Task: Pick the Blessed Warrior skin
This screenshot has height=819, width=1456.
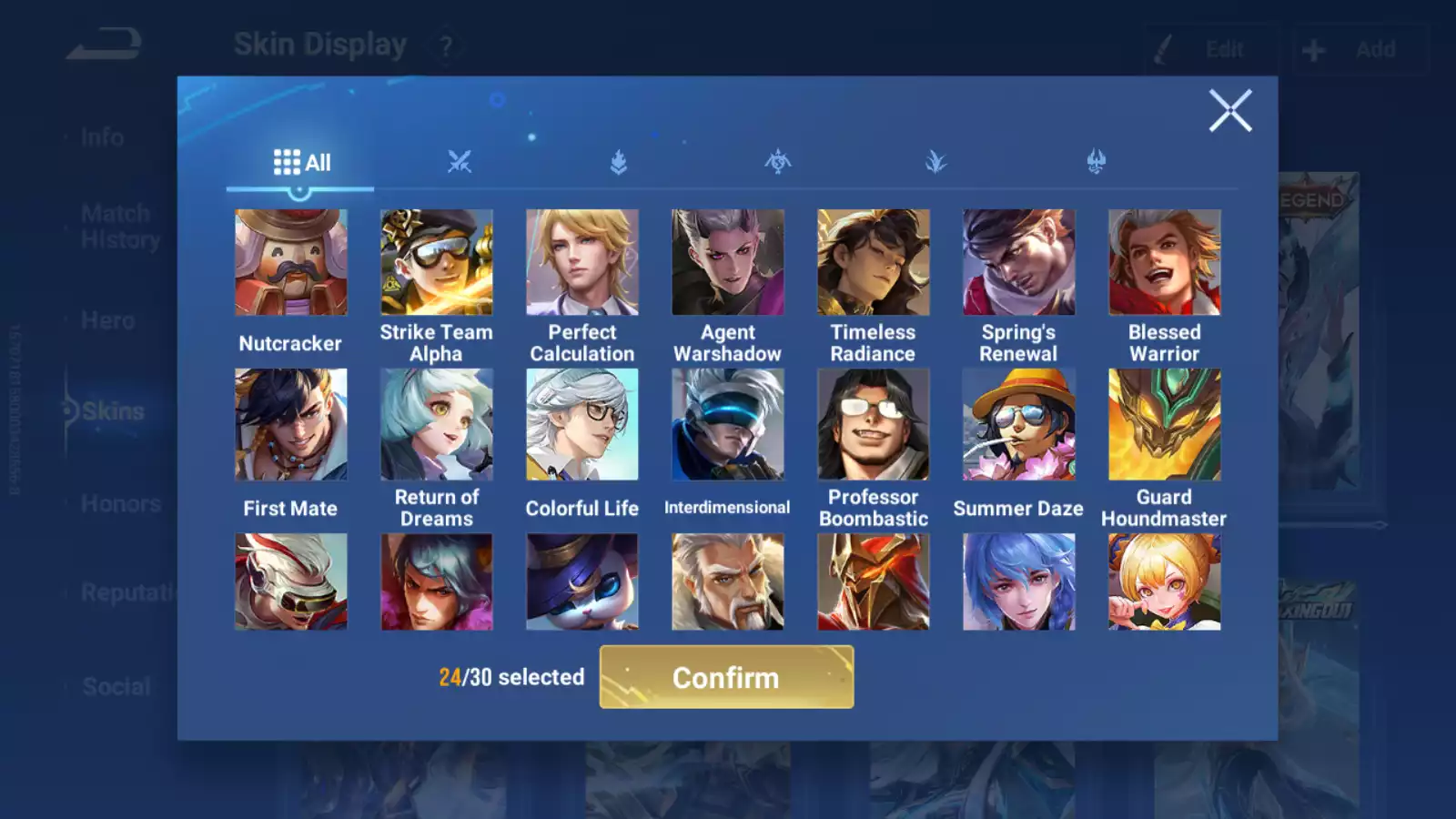Action: pos(1164,263)
